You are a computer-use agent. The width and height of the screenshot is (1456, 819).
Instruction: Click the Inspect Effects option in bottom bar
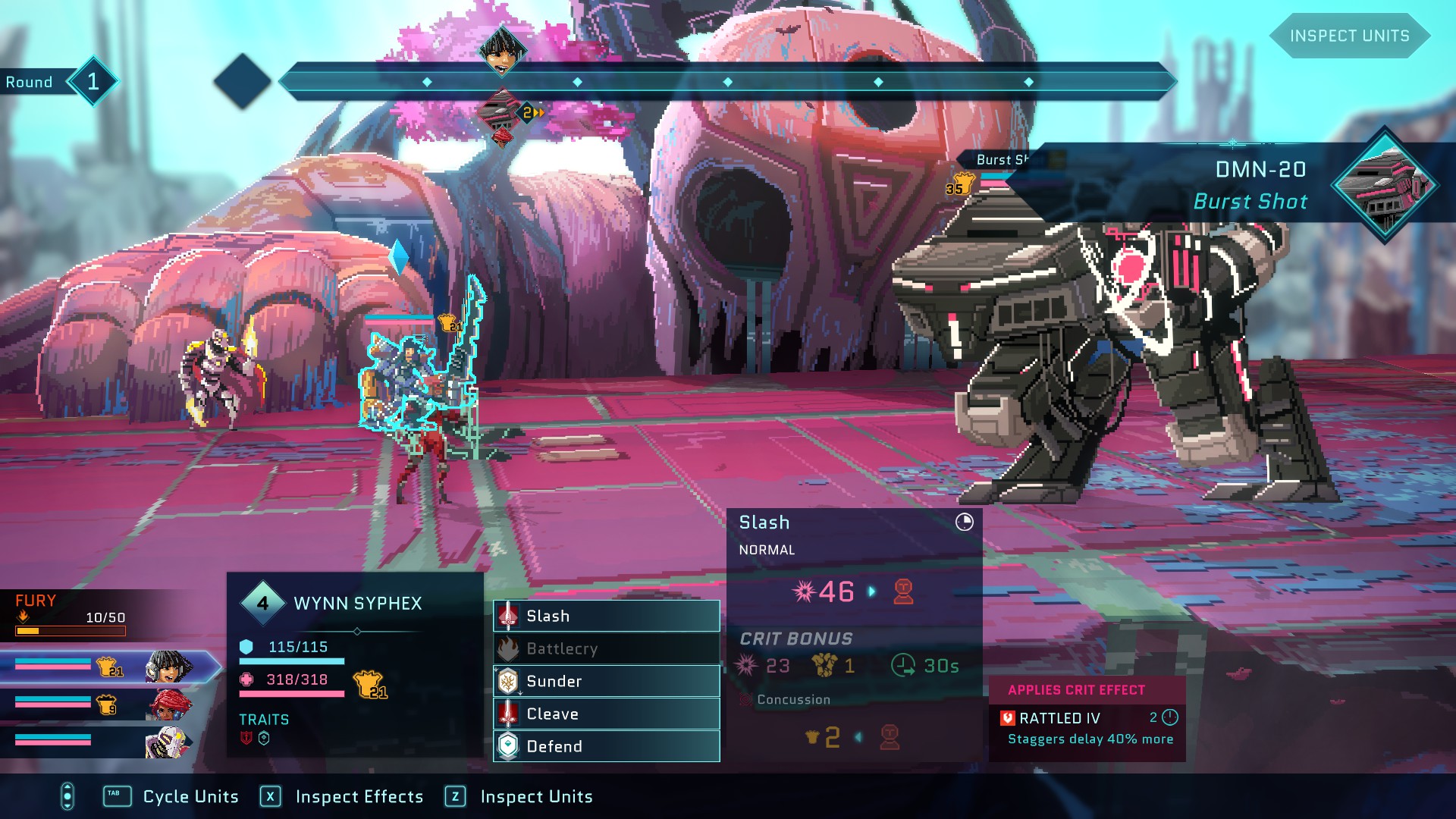point(359,796)
